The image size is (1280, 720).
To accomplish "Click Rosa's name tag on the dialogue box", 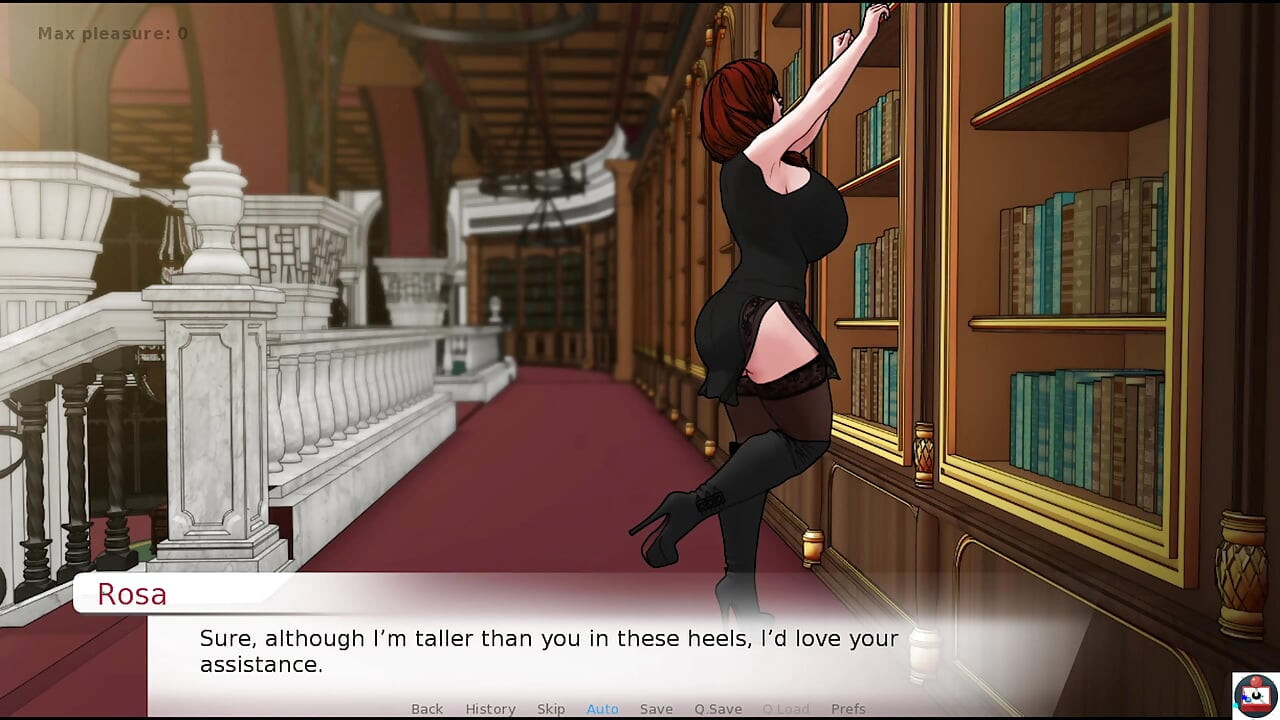I will [x=132, y=594].
